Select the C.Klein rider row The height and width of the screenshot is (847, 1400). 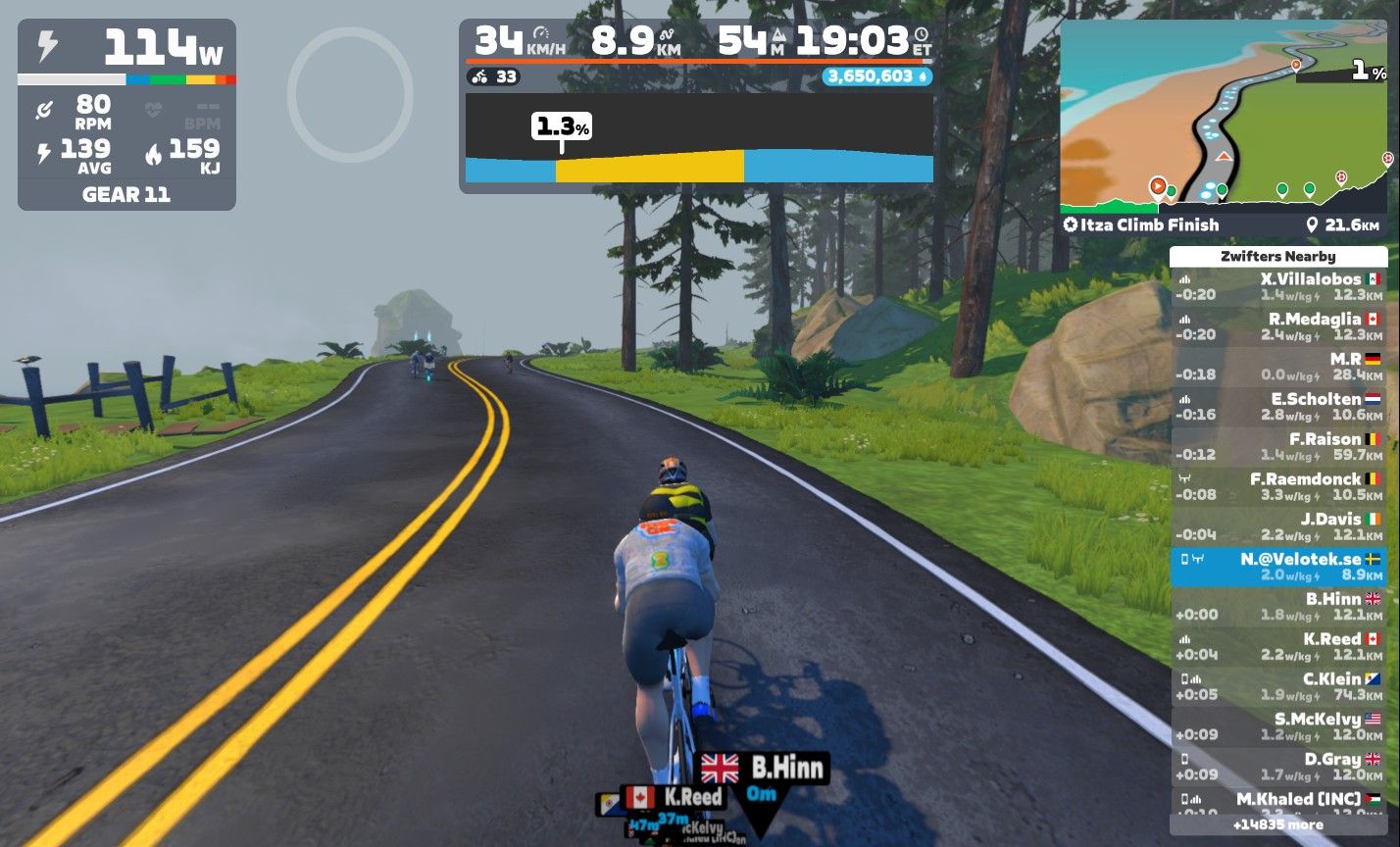point(1278,686)
